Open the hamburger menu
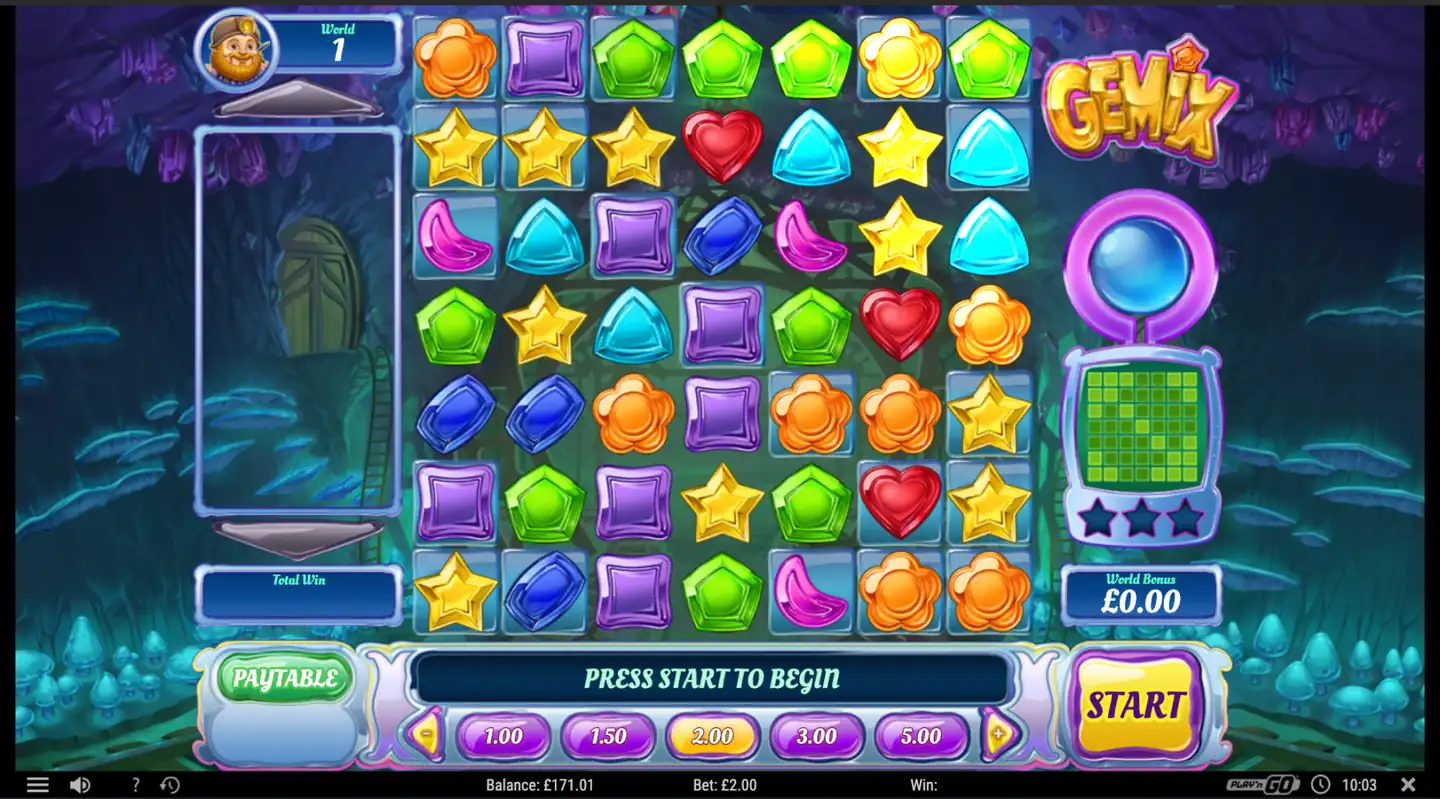1440x799 pixels. tap(37, 784)
